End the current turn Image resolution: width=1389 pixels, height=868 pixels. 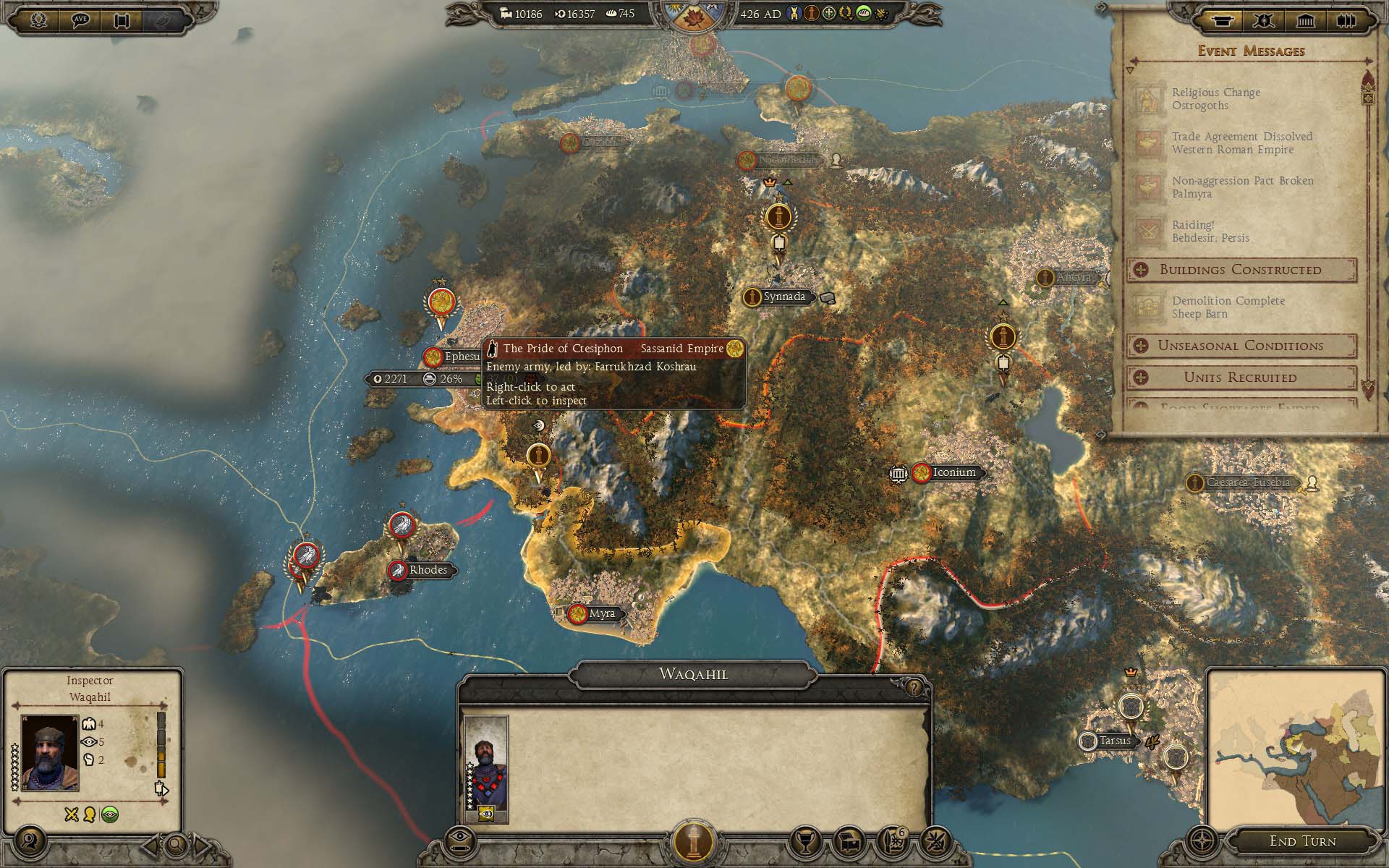pos(1302,841)
